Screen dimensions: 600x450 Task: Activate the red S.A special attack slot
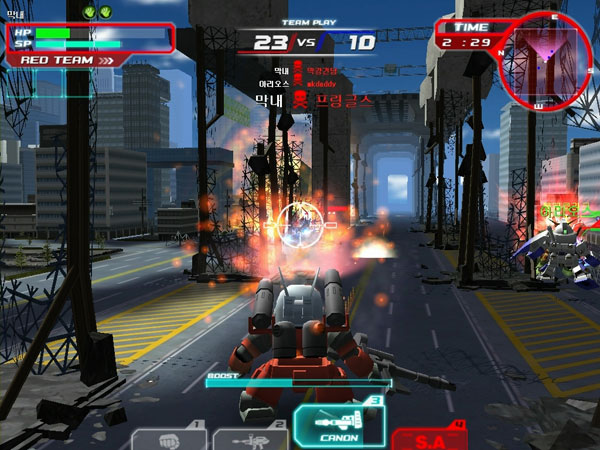(430, 438)
